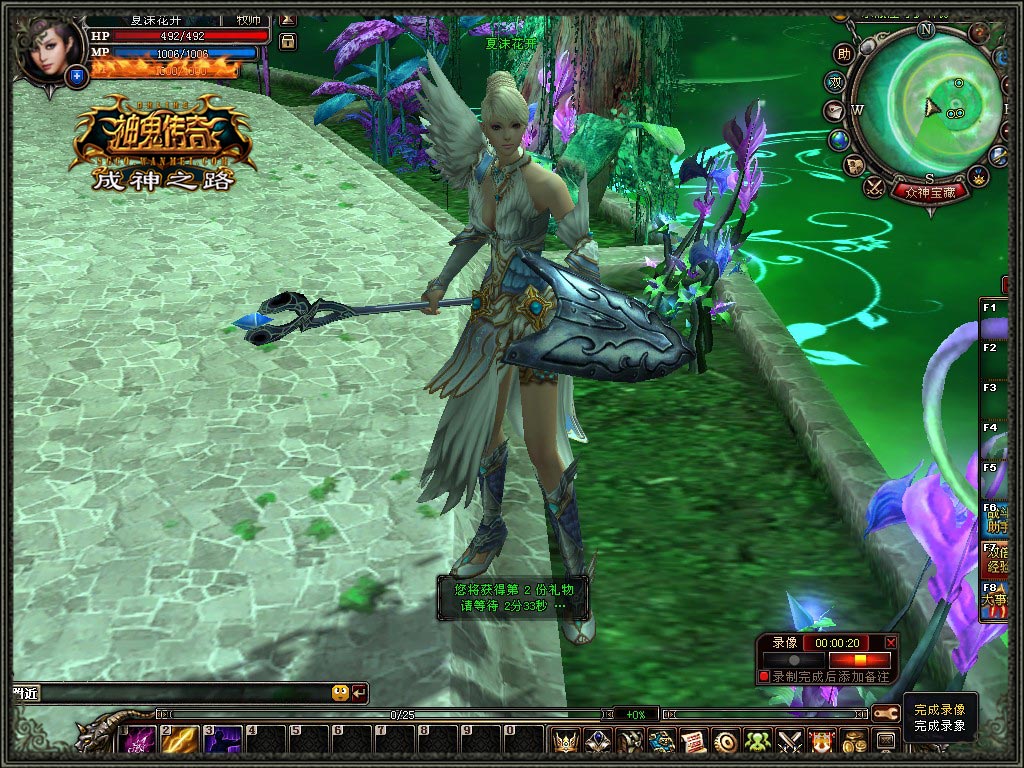Image resolution: width=1024 pixels, height=768 pixels.
Task: Close the 录像 recording panel
Action: (x=891, y=642)
